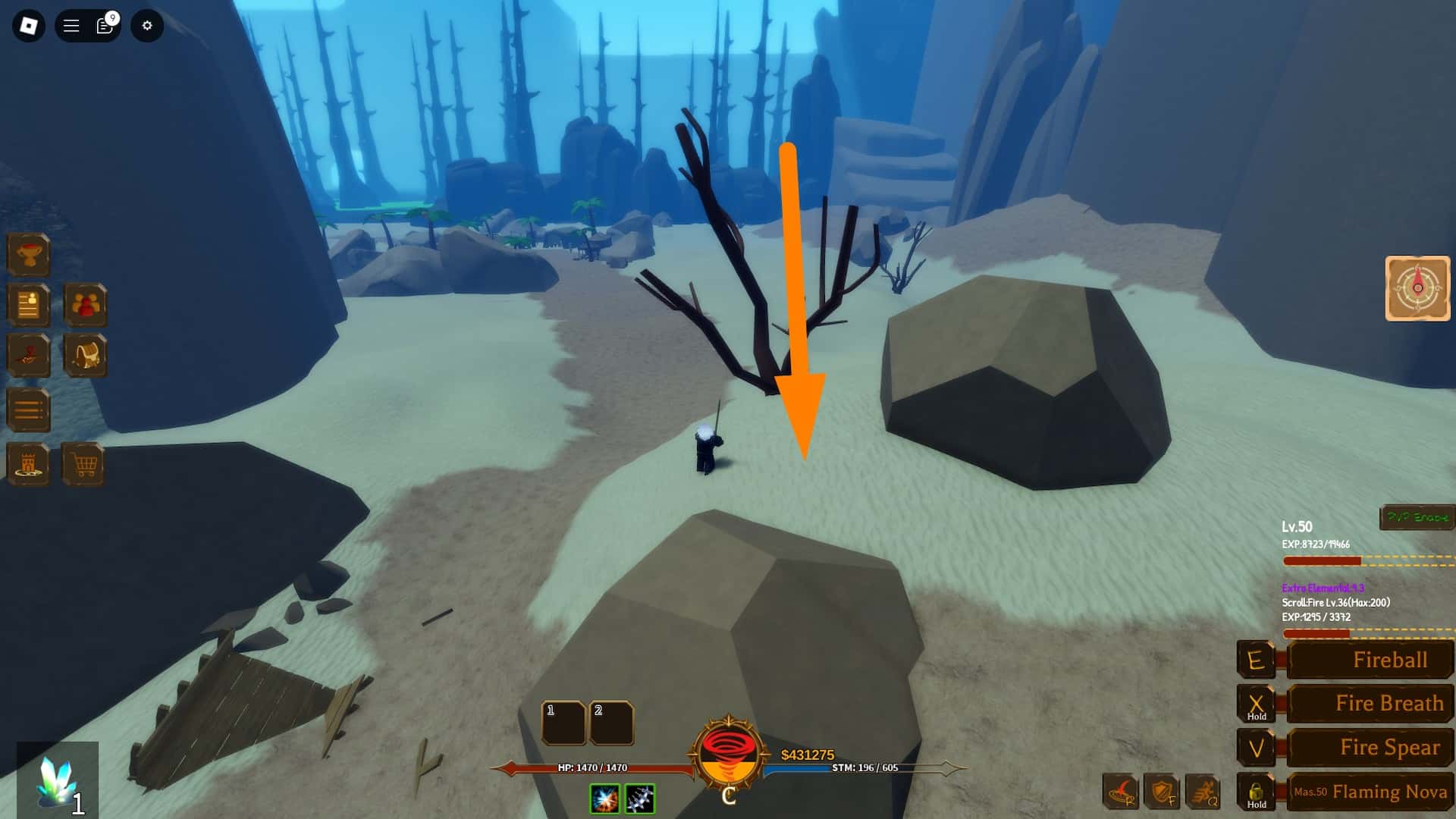Cast Fireball with the E button
1456x819 pixels.
[x=1257, y=660]
